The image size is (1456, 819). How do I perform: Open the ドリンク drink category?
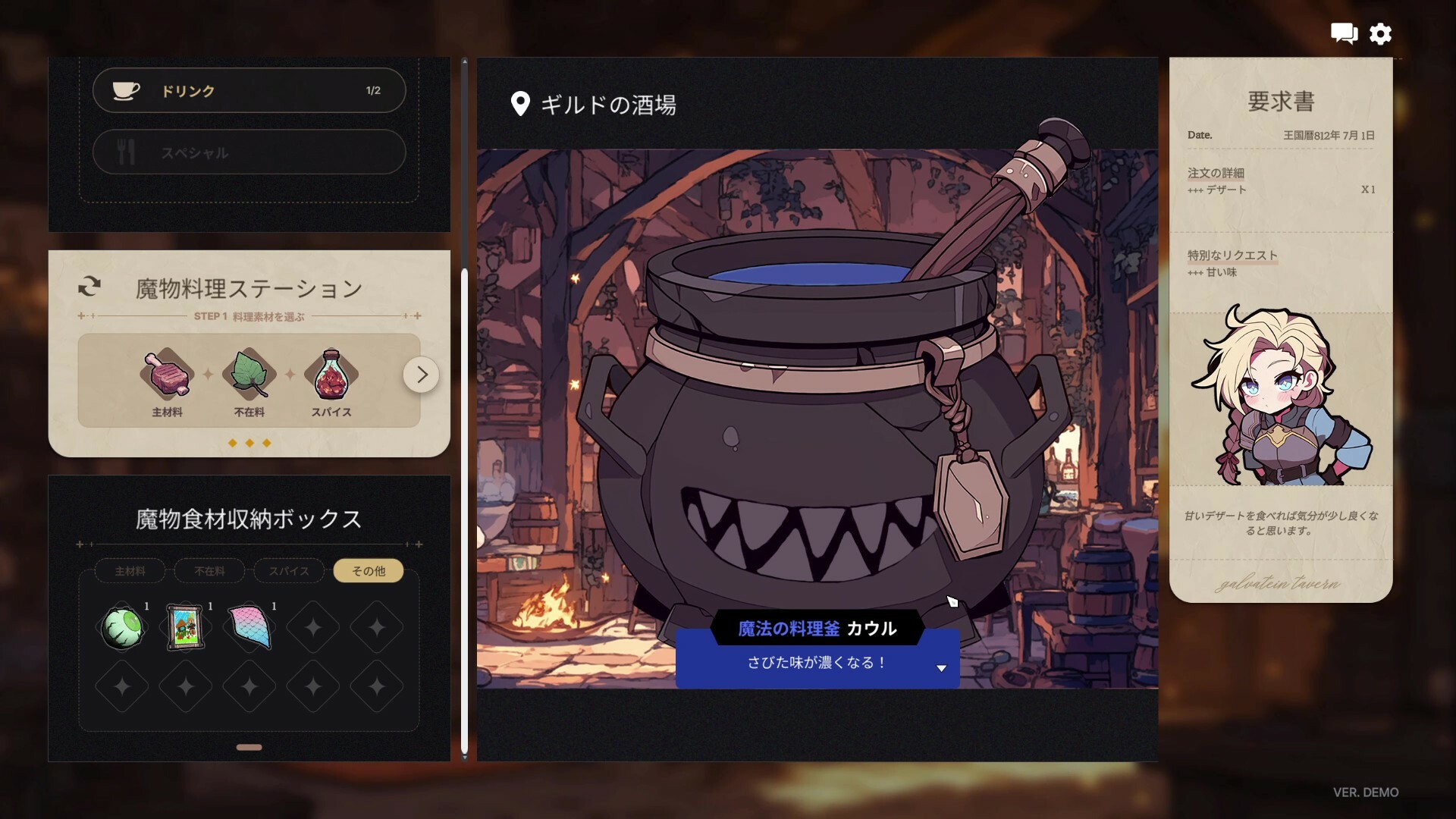pos(249,91)
